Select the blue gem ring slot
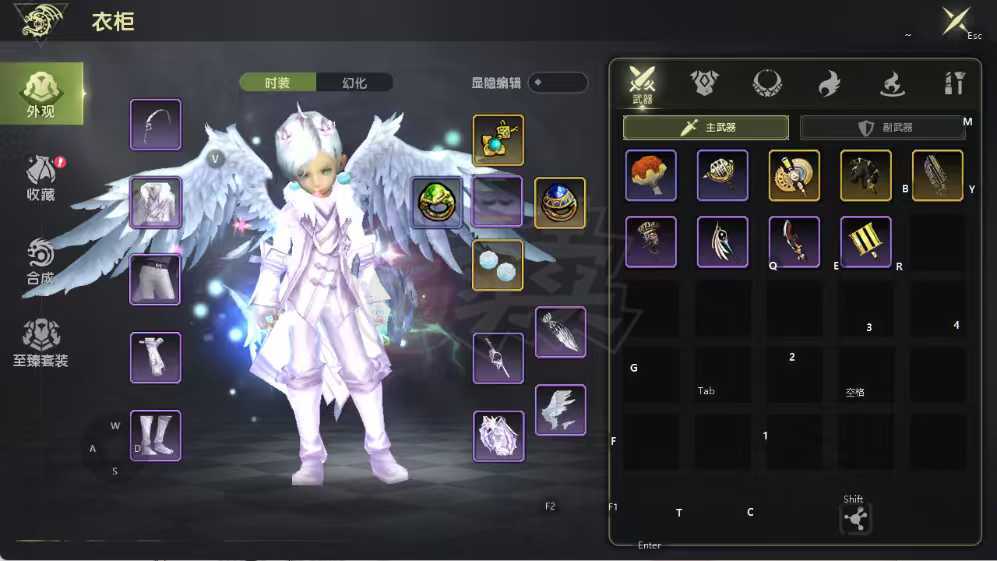 click(560, 203)
